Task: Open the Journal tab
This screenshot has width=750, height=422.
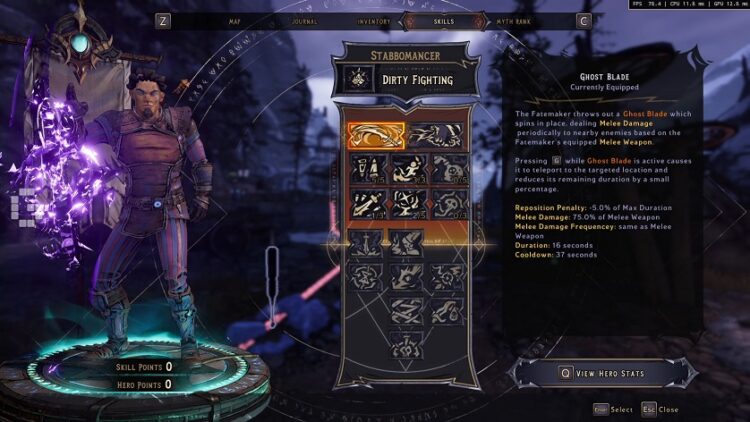Action: (x=304, y=20)
